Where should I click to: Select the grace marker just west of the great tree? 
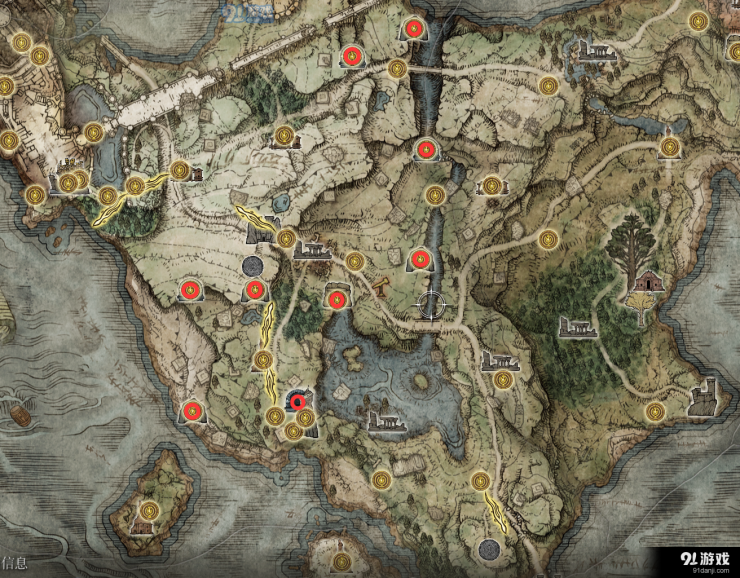click(x=549, y=238)
